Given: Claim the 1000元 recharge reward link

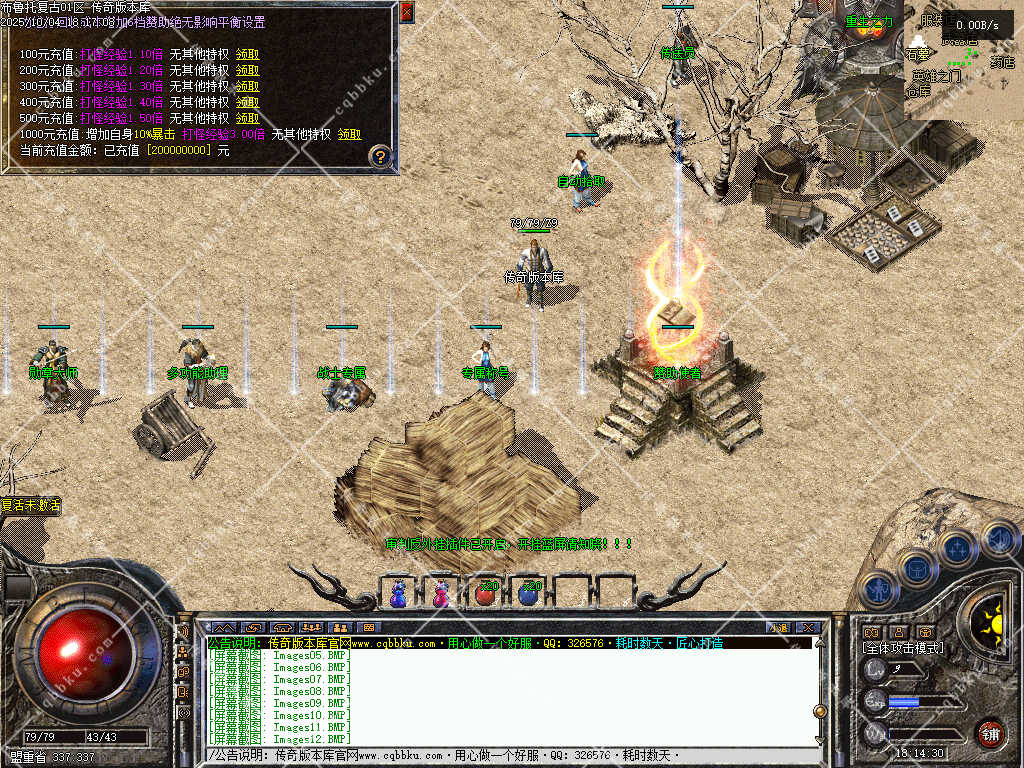Looking at the screenshot, I should click(x=349, y=134).
